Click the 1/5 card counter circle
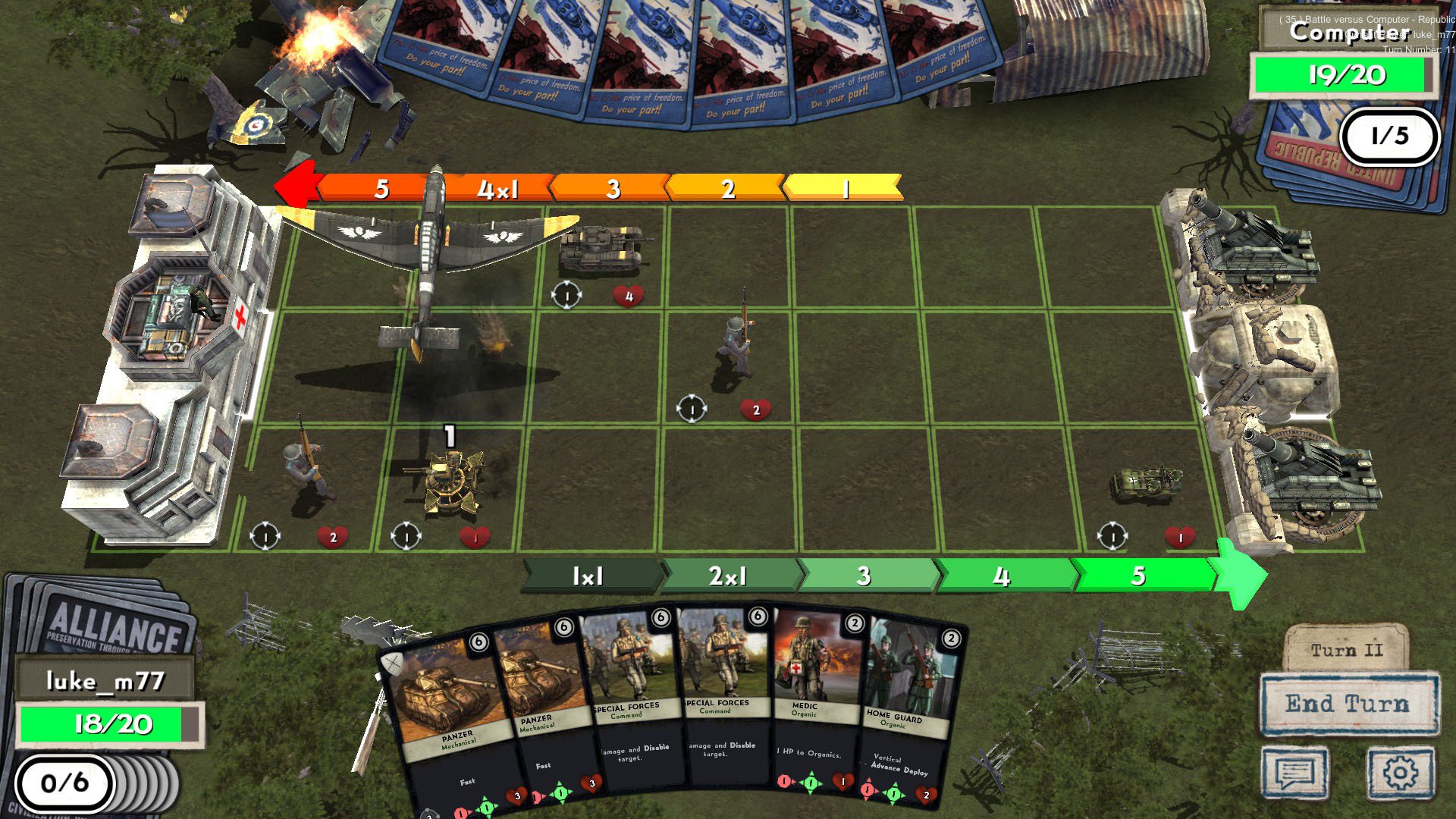Viewport: 1456px width, 819px height. coord(1390,136)
